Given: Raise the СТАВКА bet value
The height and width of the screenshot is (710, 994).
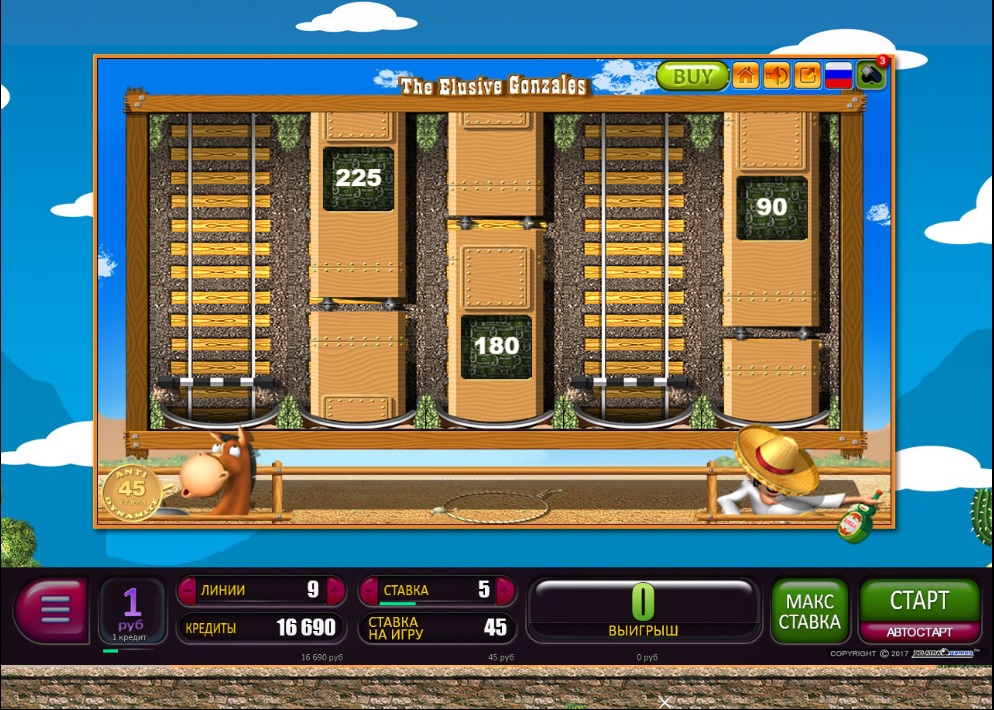Looking at the screenshot, I should (506, 590).
